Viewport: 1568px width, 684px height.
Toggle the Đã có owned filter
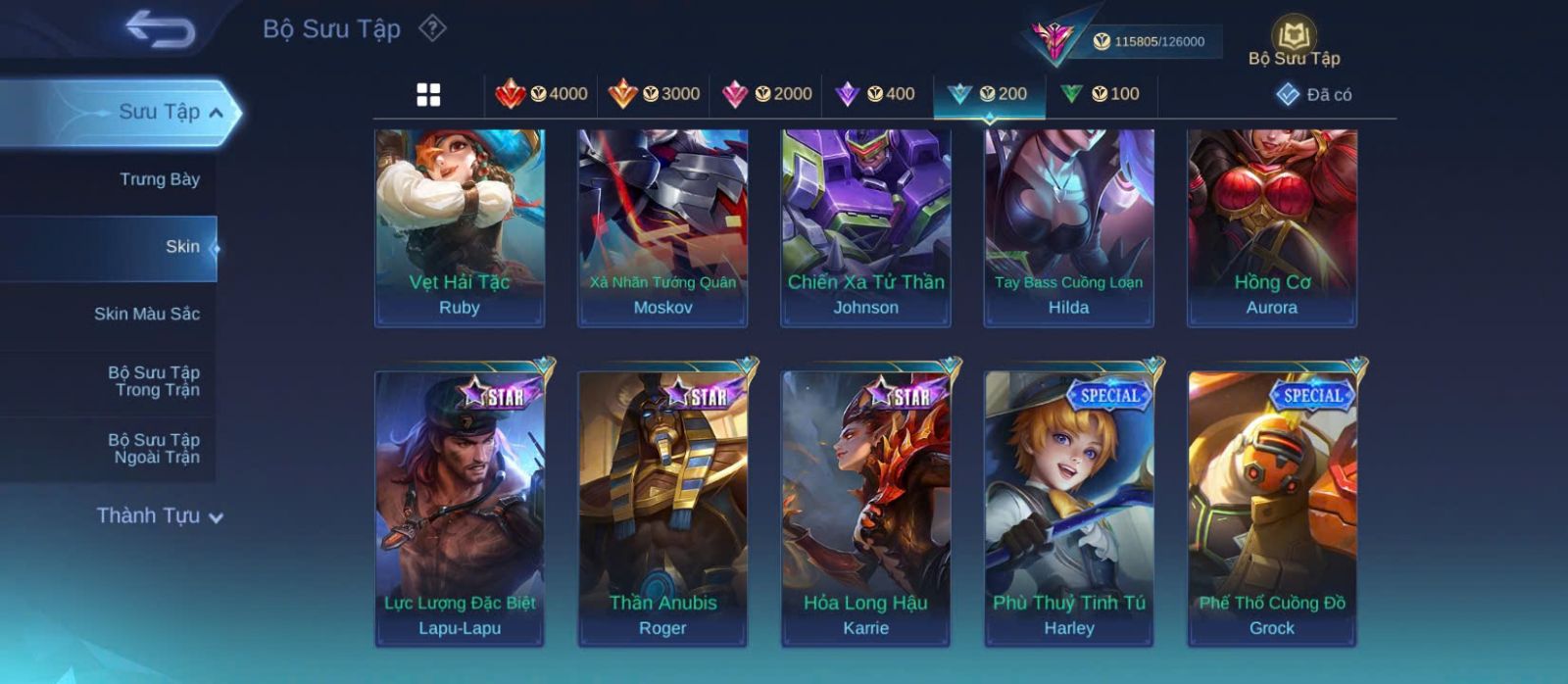click(x=1314, y=95)
